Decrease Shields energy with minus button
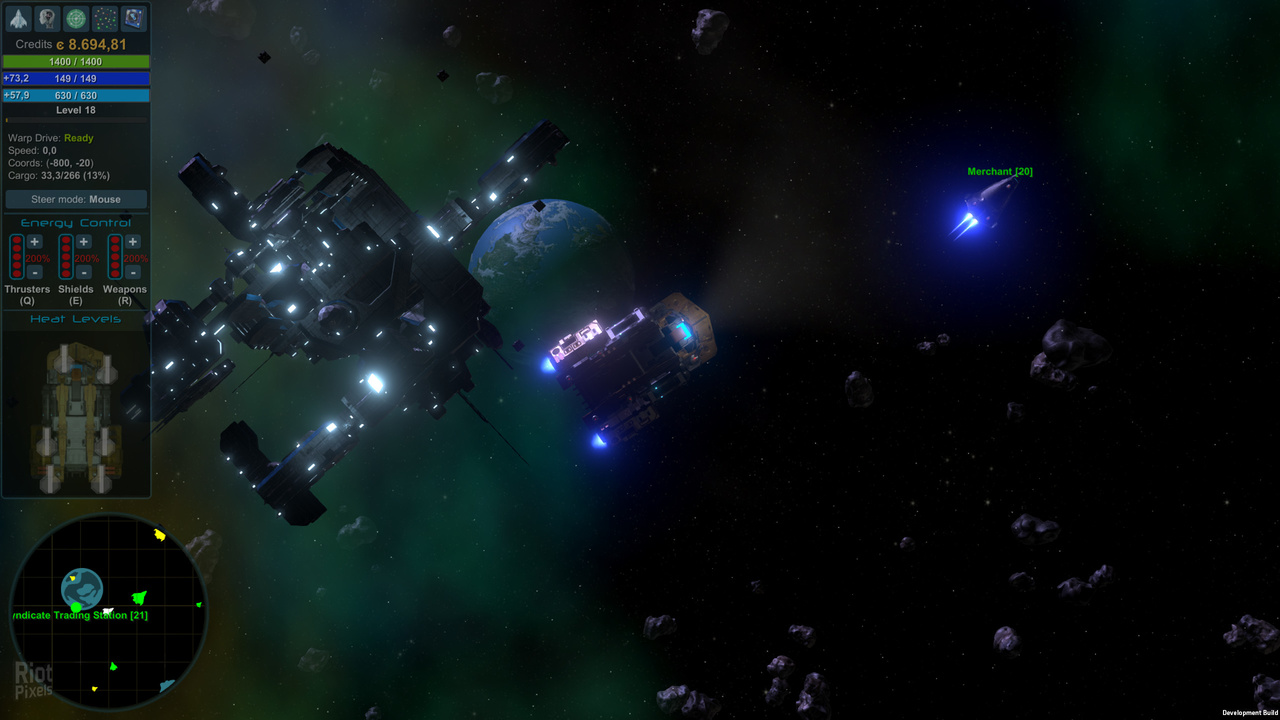 click(x=84, y=272)
